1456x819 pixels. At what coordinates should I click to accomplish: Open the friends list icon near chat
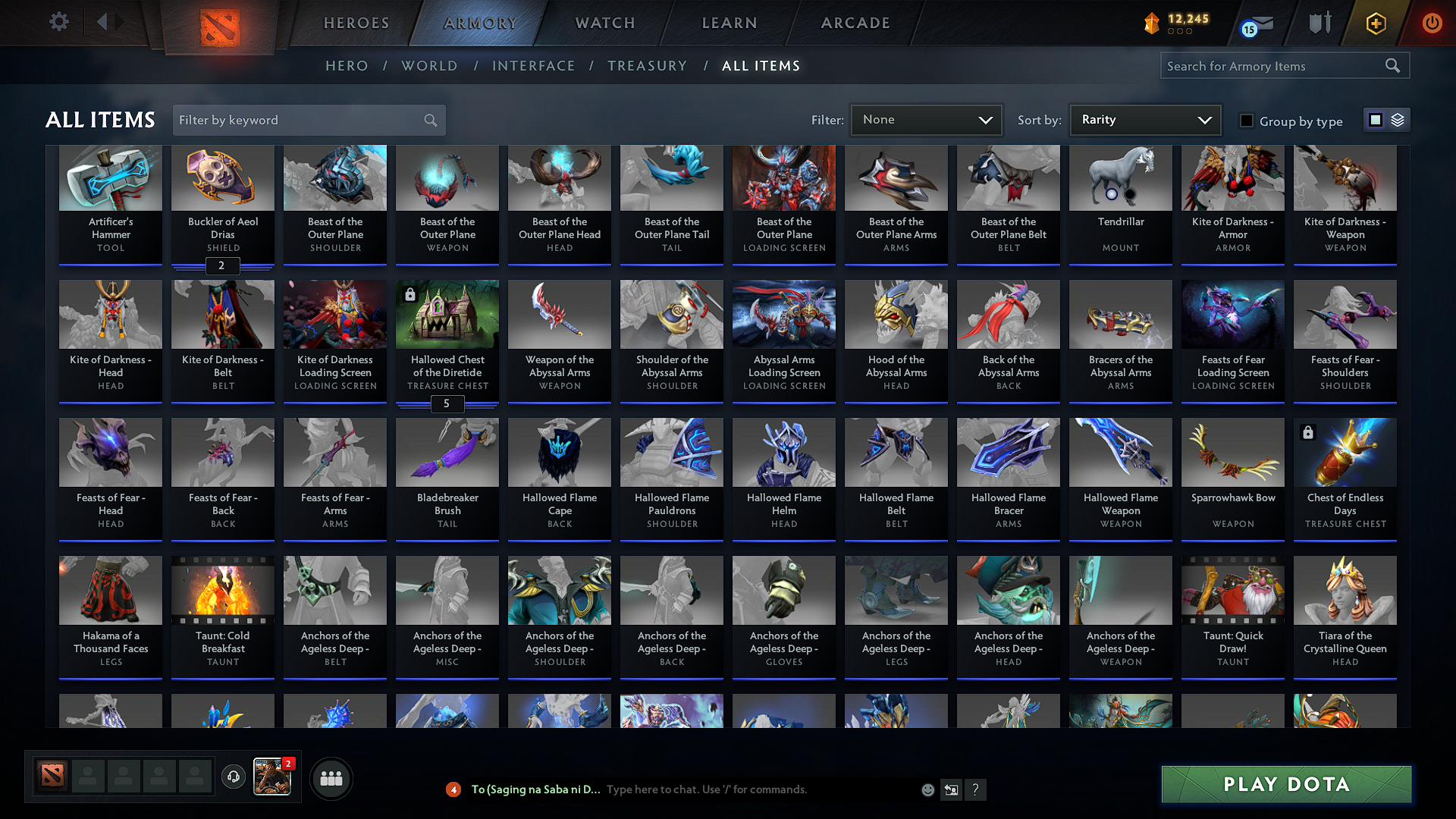coord(331,778)
